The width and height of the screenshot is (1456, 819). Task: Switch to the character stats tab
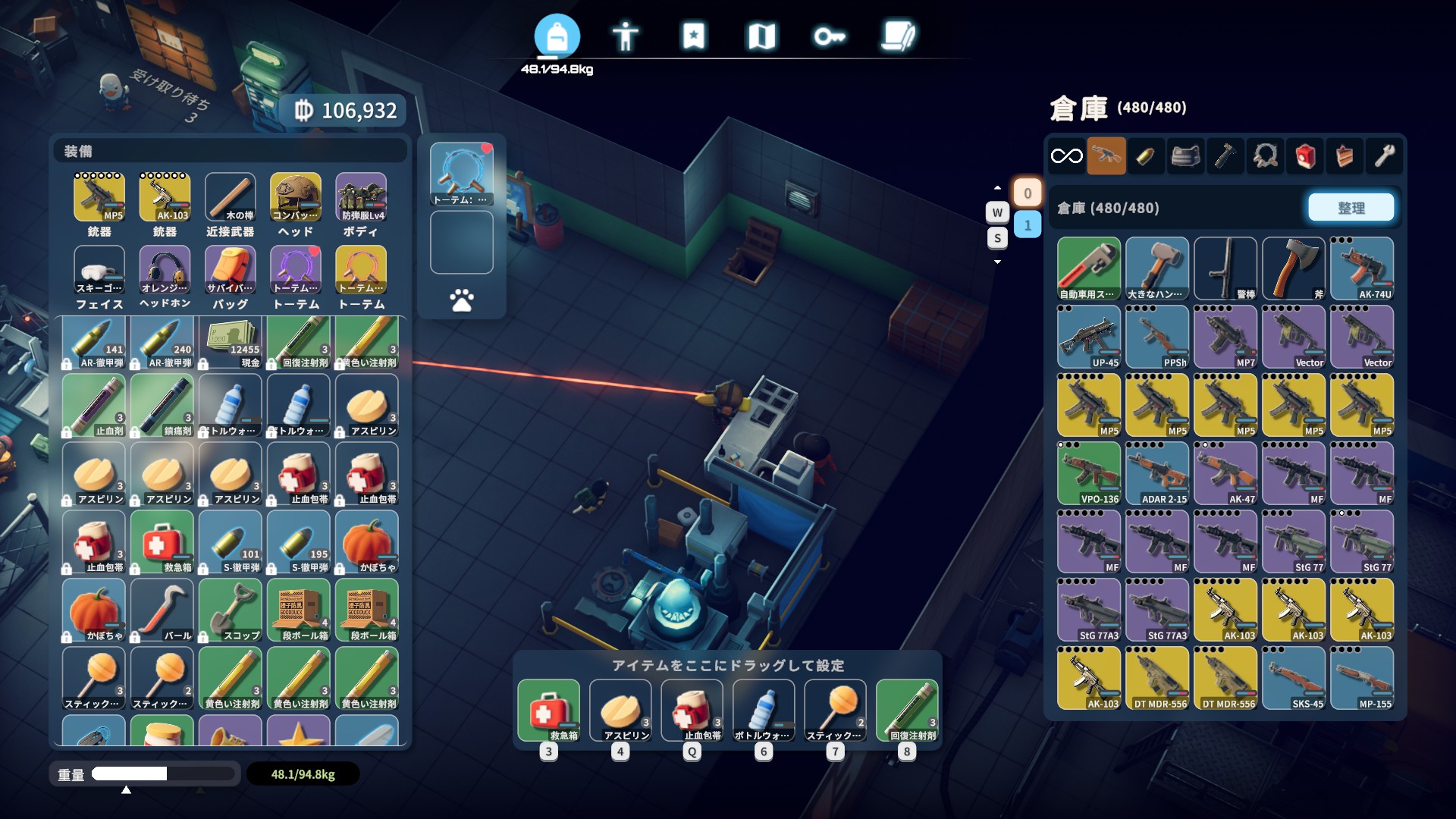click(625, 36)
